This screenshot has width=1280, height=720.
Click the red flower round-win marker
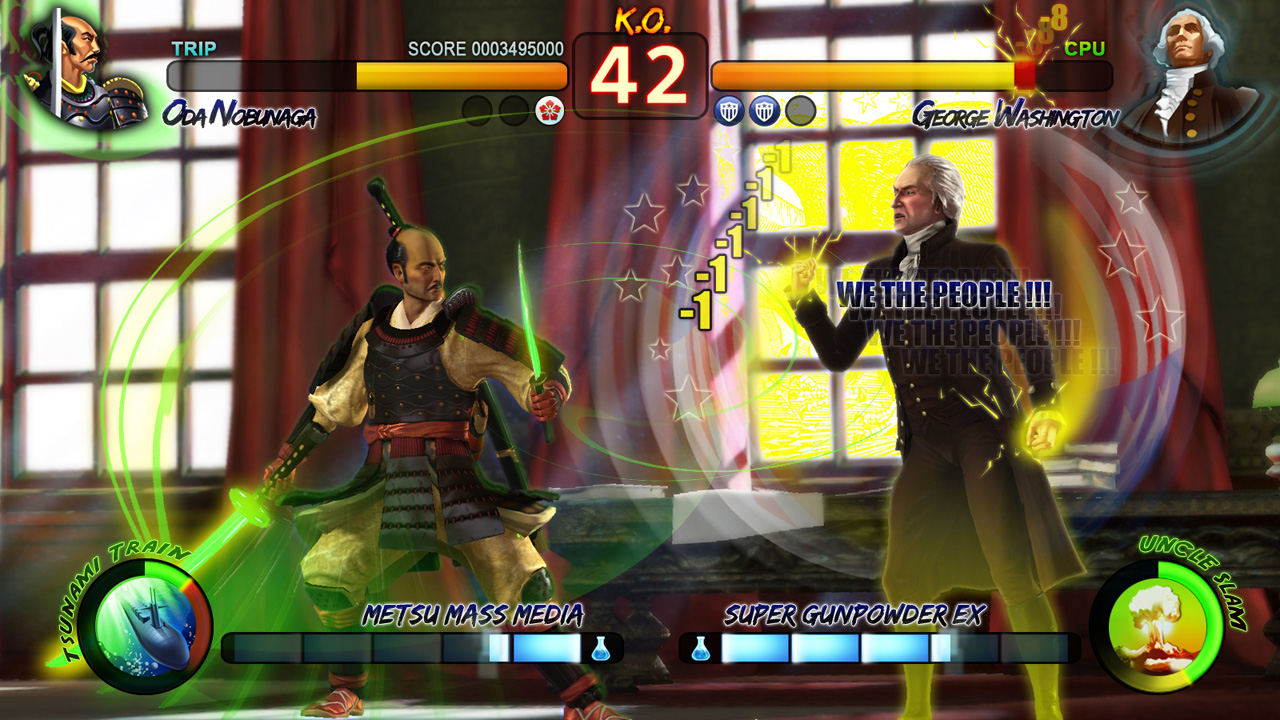pos(550,111)
